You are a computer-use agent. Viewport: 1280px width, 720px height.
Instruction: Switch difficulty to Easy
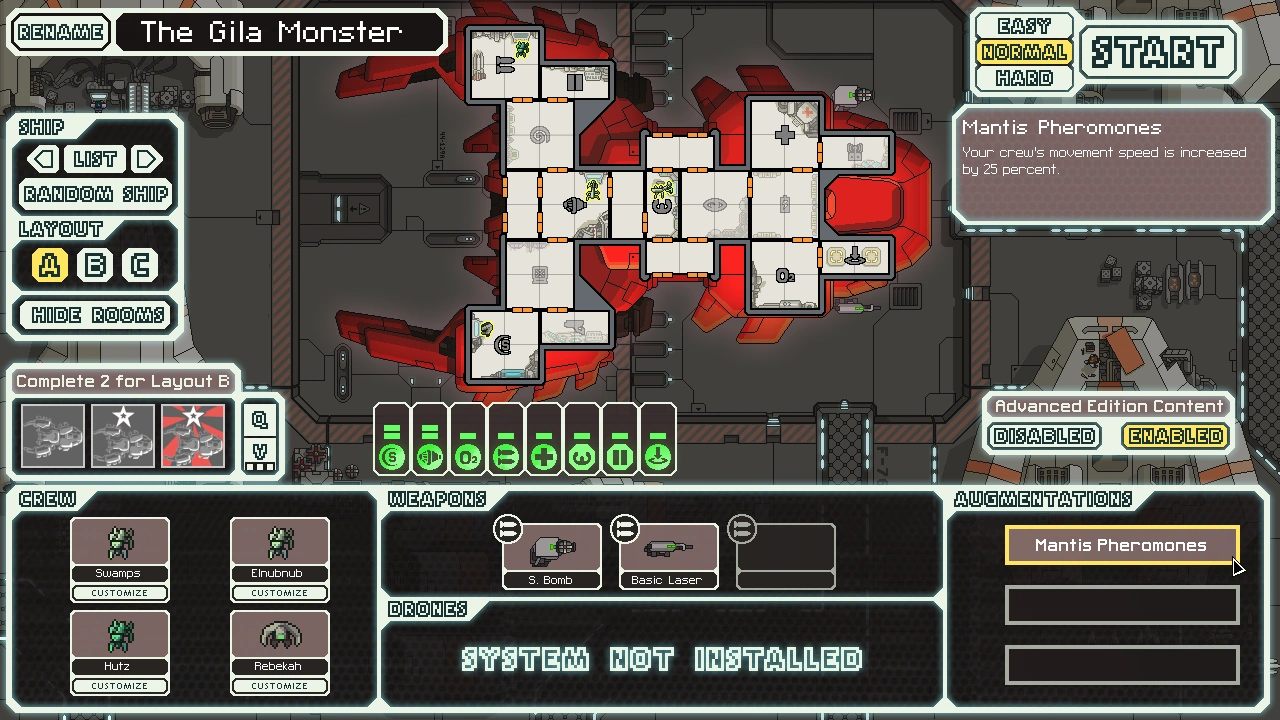pyautogui.click(x=1023, y=25)
